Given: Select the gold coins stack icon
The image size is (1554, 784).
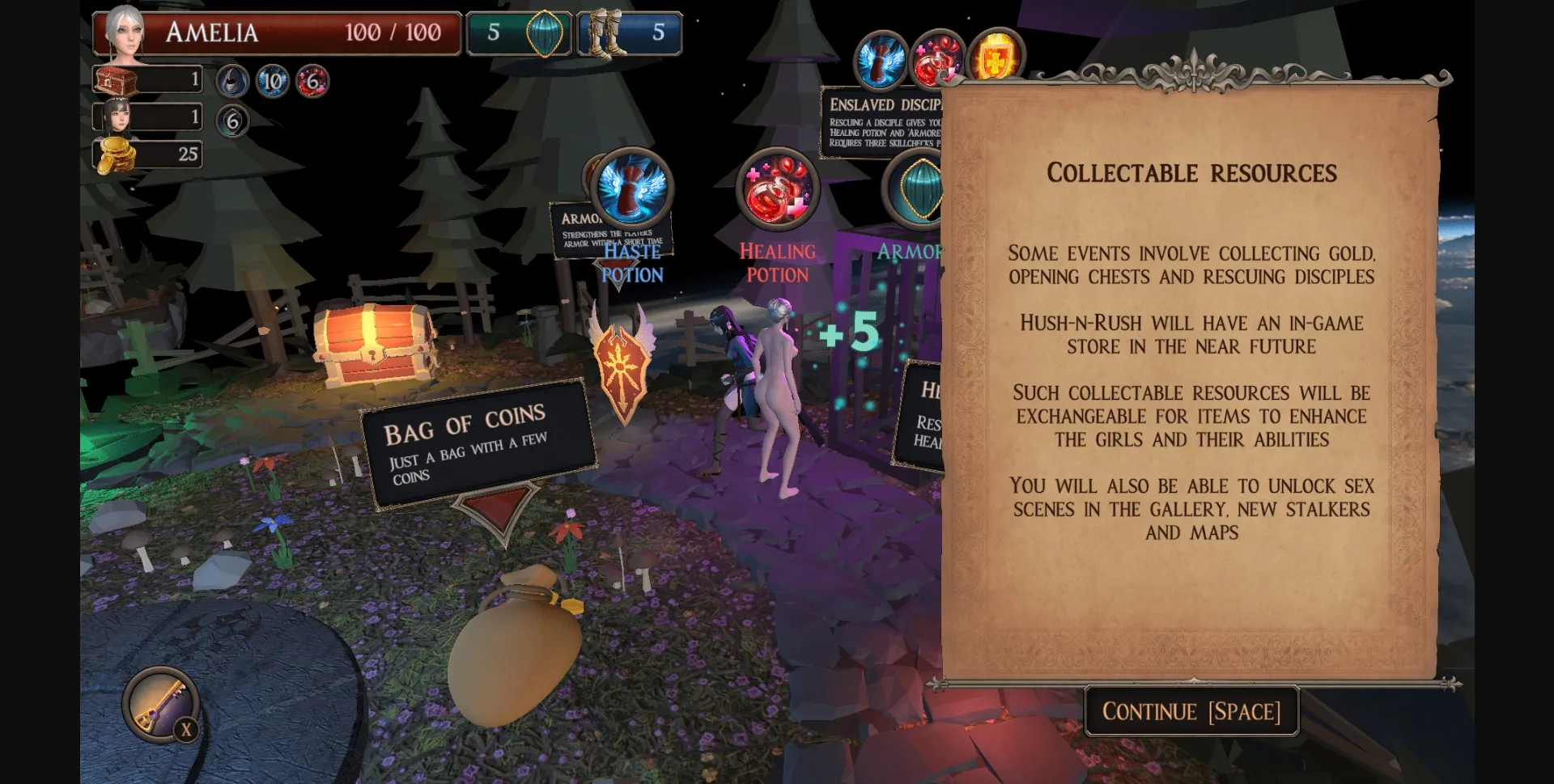Looking at the screenshot, I should click(x=117, y=154).
